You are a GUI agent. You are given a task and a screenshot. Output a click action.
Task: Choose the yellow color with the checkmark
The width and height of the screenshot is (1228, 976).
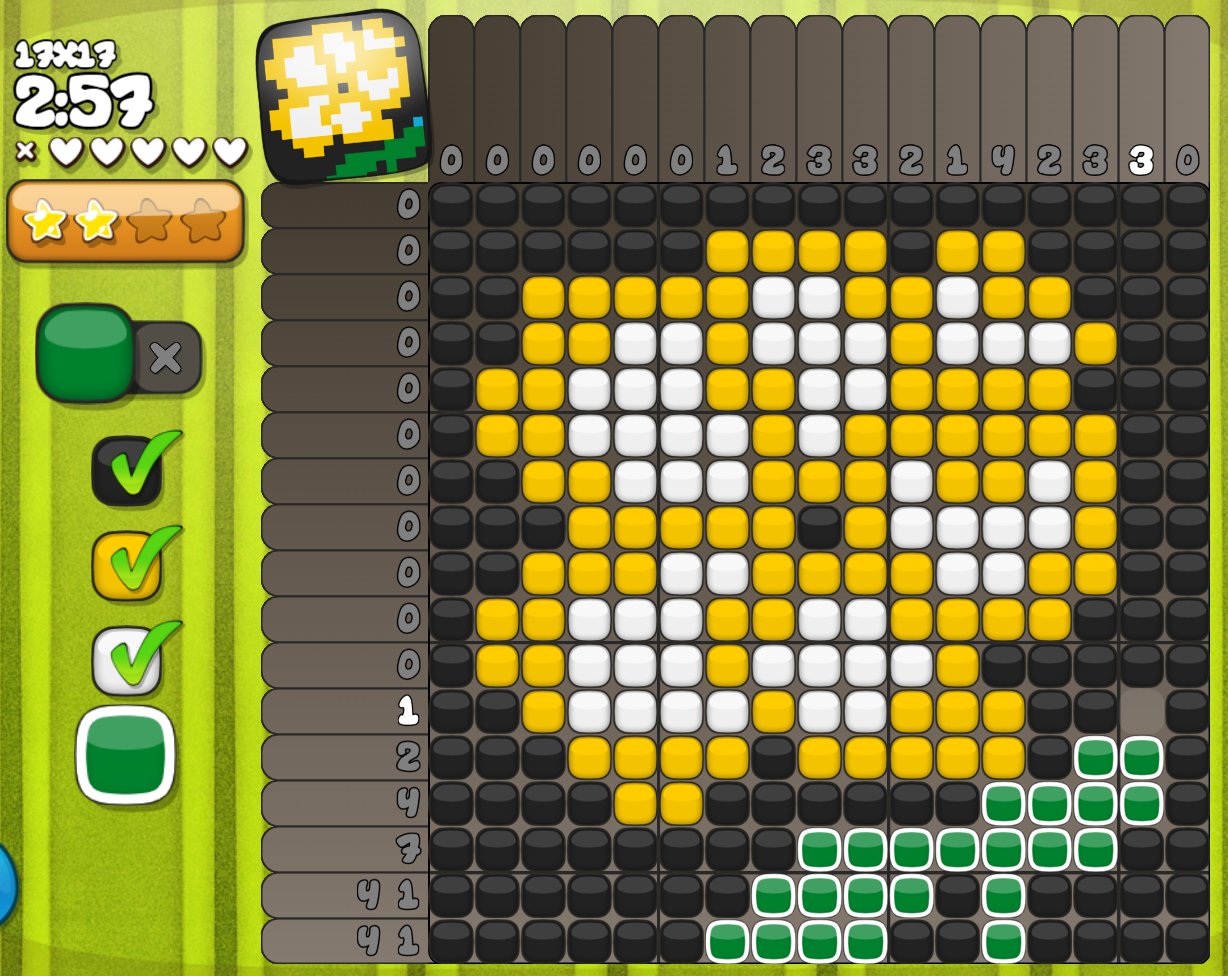click(127, 565)
